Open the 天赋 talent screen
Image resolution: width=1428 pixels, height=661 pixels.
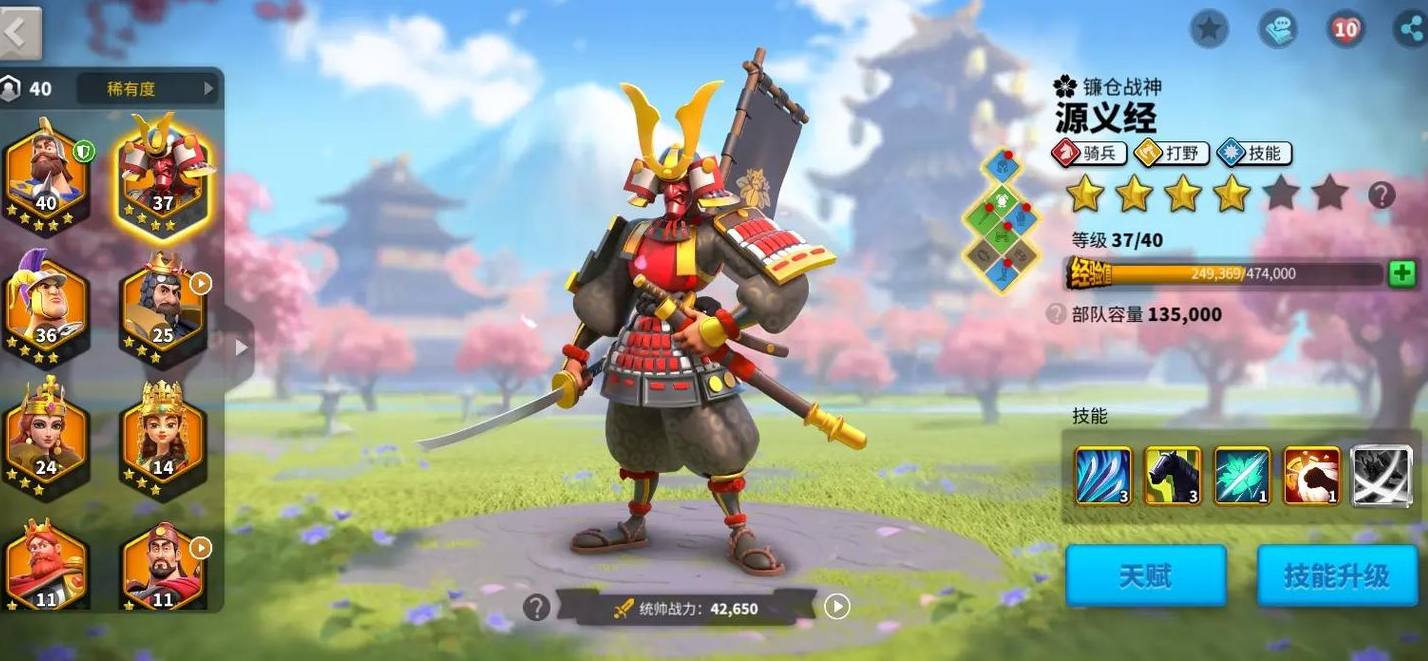pos(1145,576)
